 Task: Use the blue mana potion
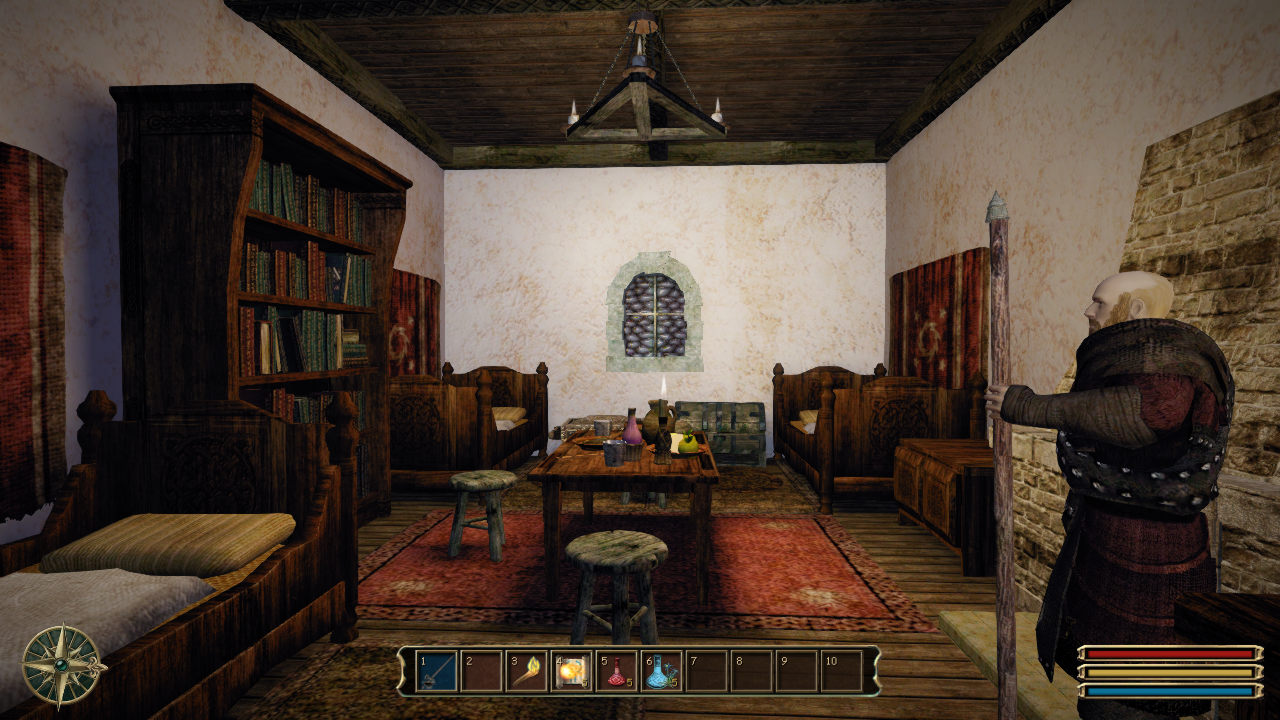[661, 671]
